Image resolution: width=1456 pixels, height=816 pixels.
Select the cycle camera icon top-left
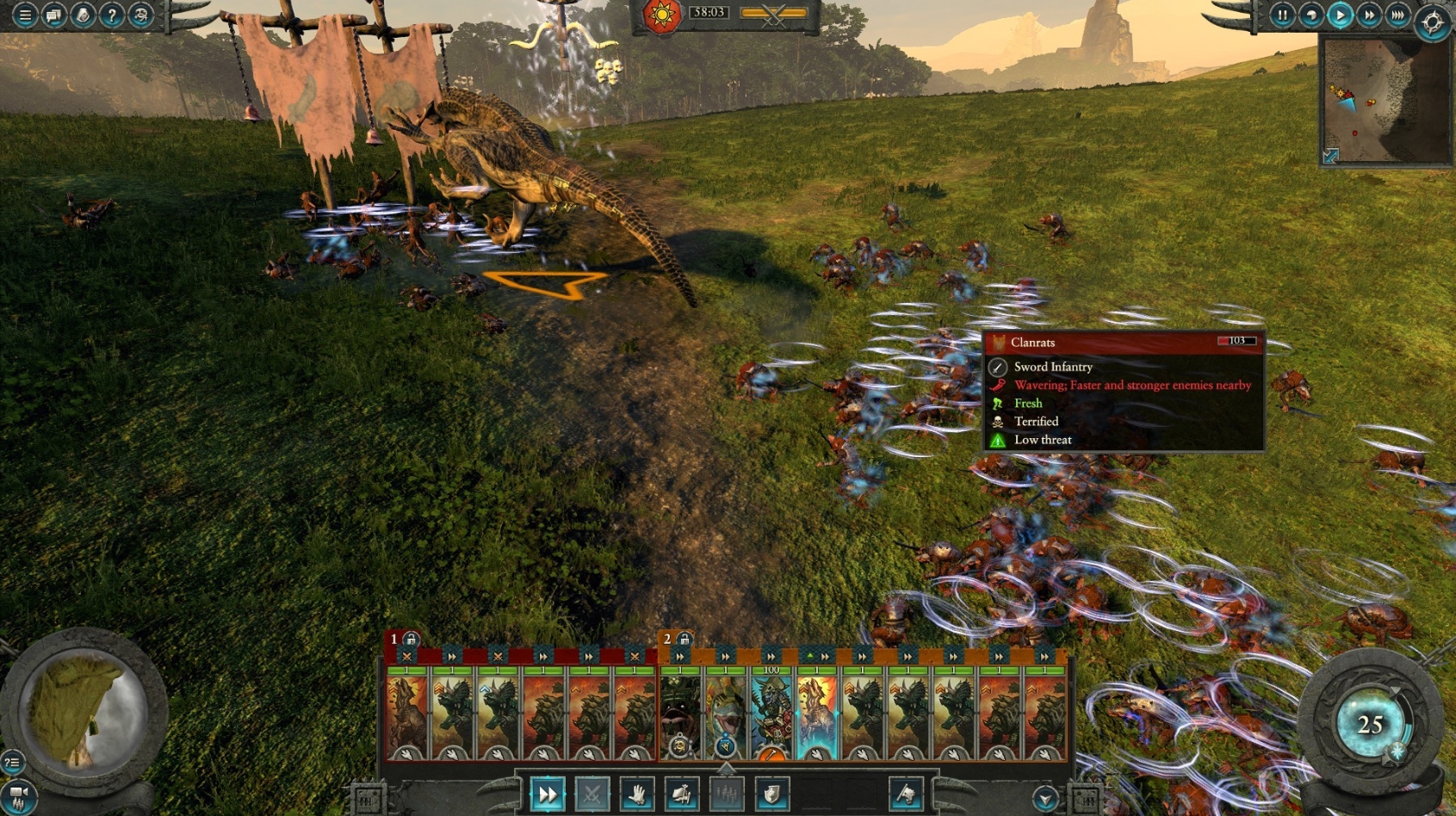(x=139, y=15)
